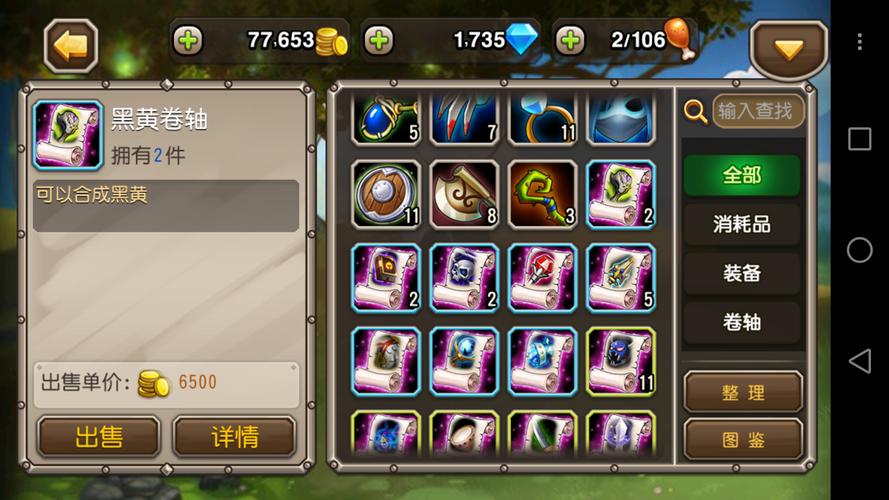This screenshot has height=500, width=889.
Task: Tap the Android home circle button
Action: tap(859, 250)
